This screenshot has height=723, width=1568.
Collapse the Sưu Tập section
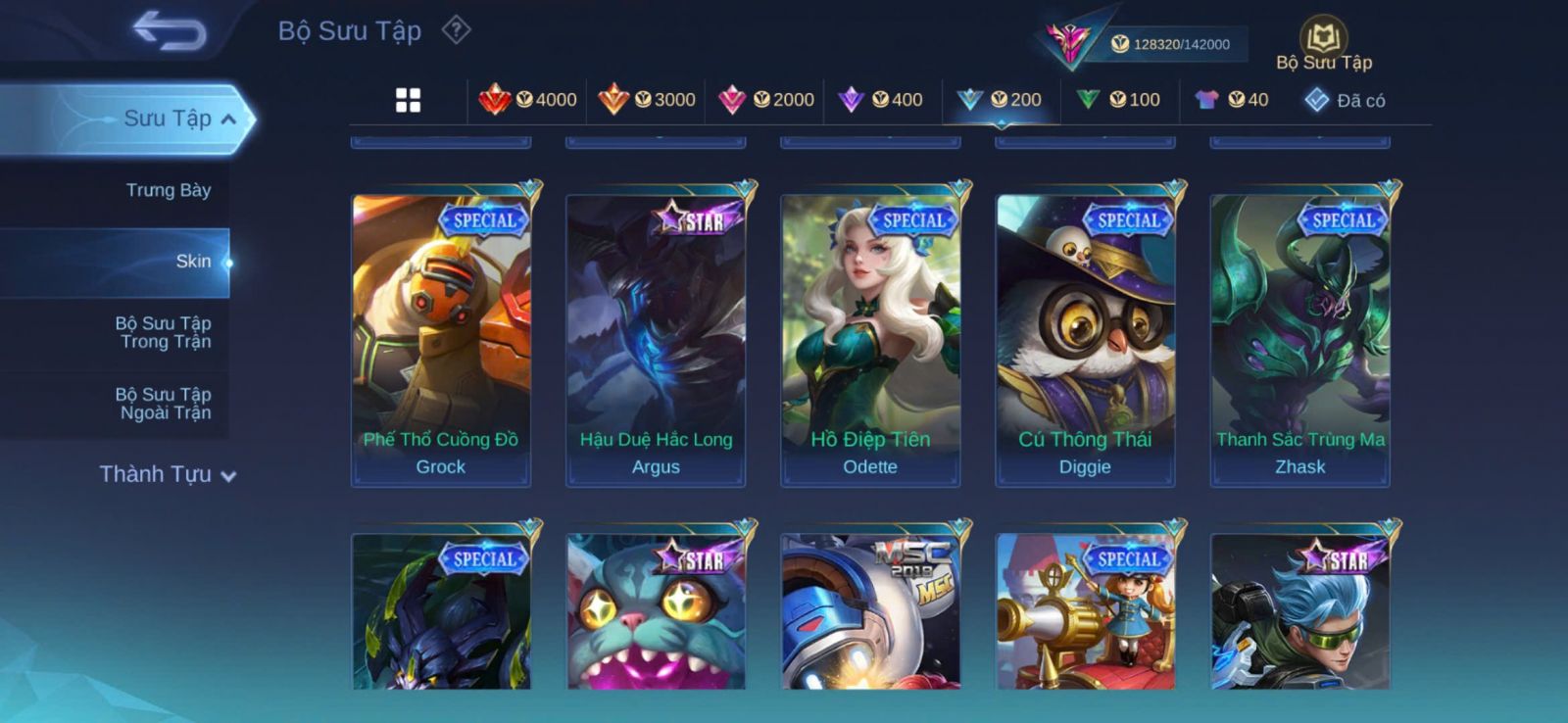coord(227,119)
